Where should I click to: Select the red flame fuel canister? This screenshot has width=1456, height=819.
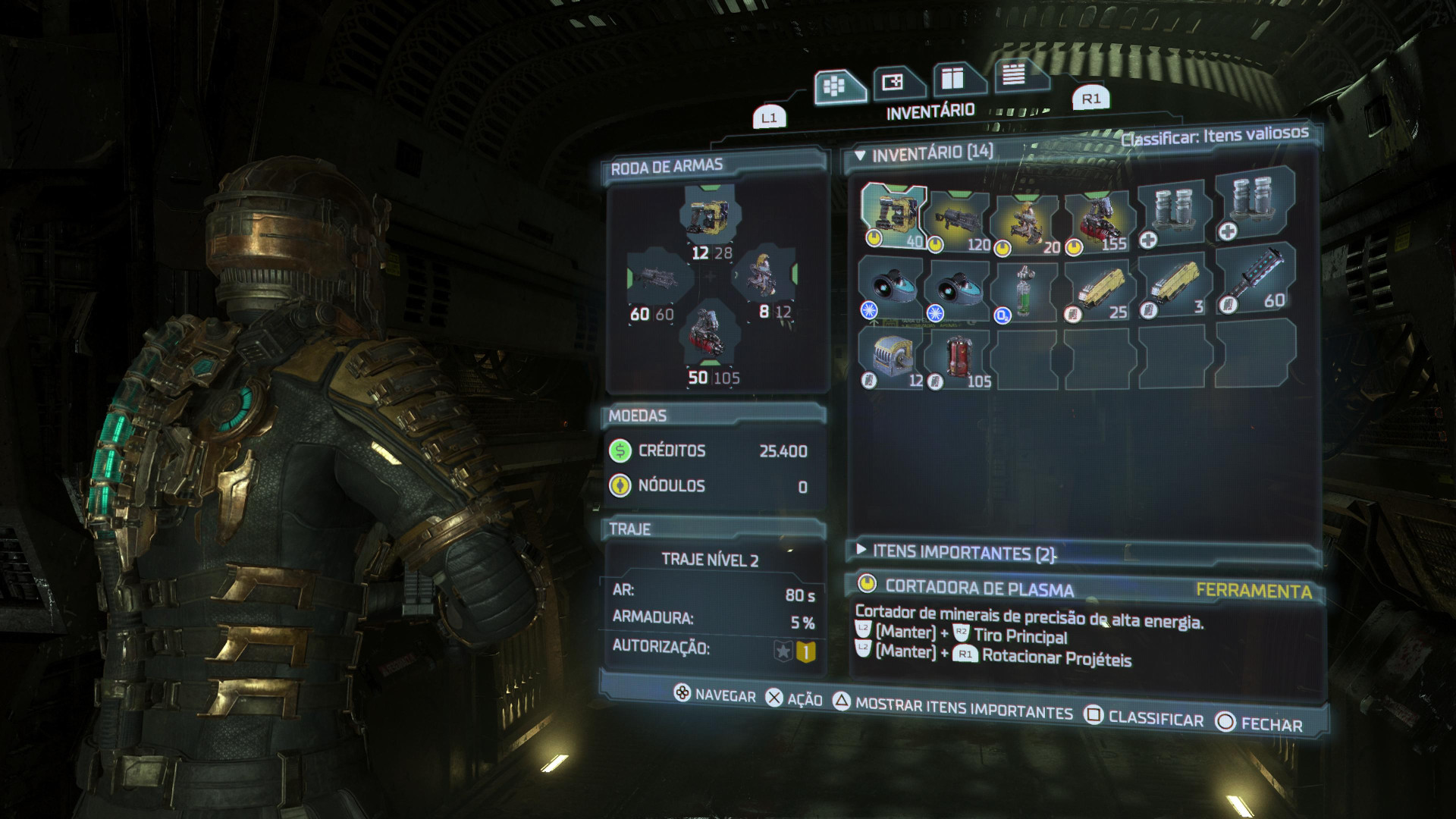[x=959, y=360]
